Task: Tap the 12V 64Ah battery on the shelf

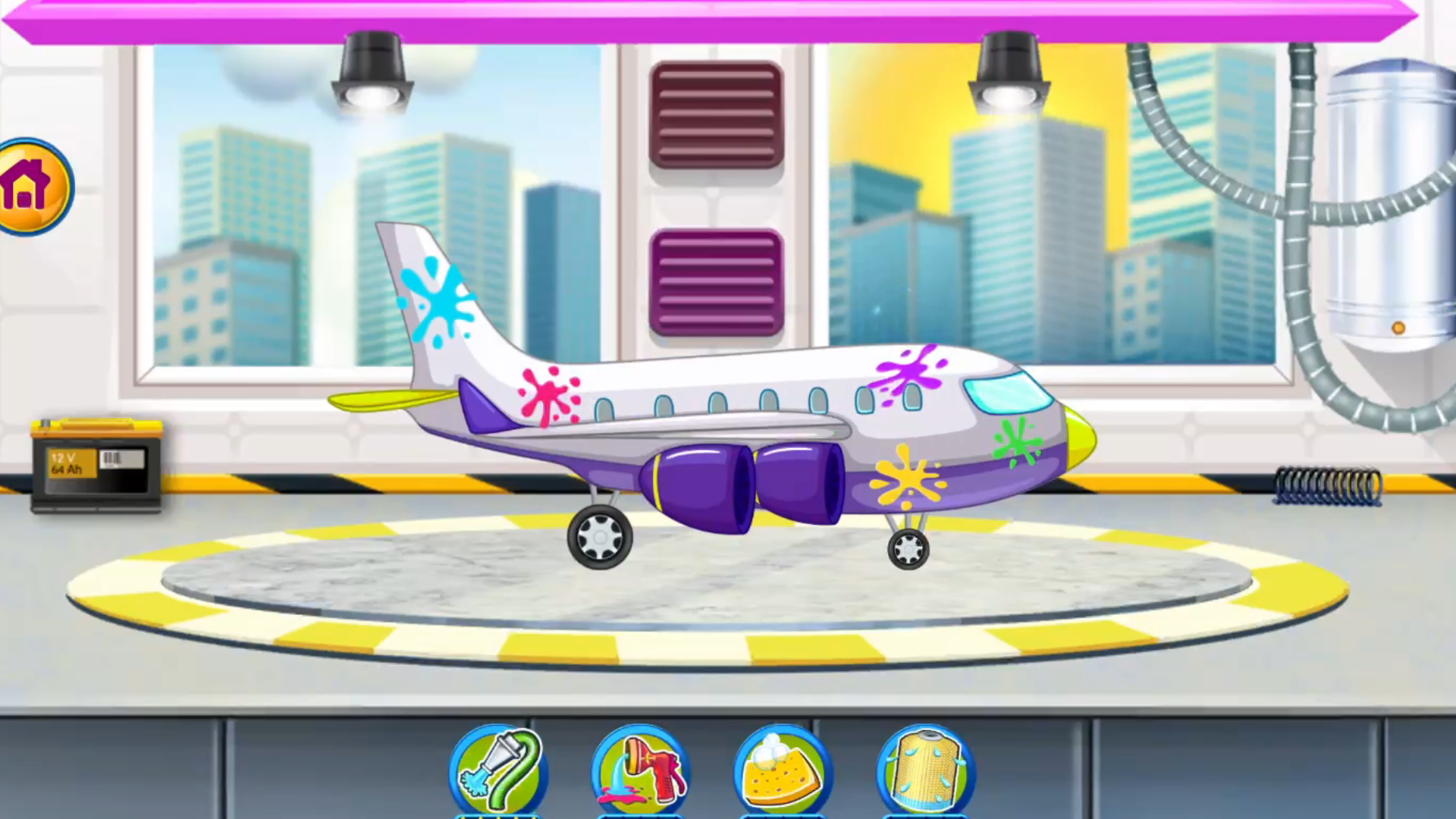Action: (95, 466)
